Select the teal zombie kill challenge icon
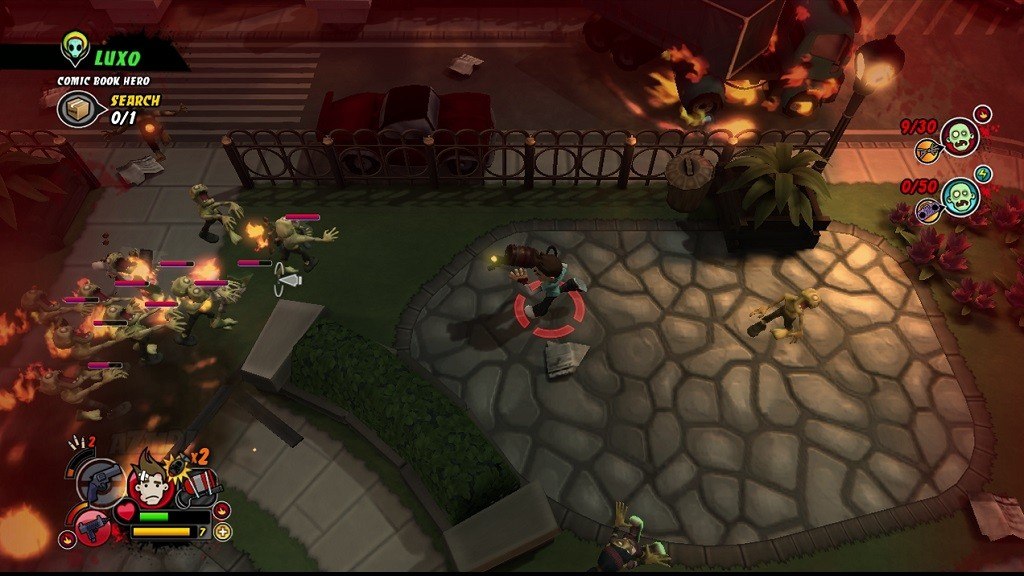The width and height of the screenshot is (1024, 576). (x=961, y=196)
